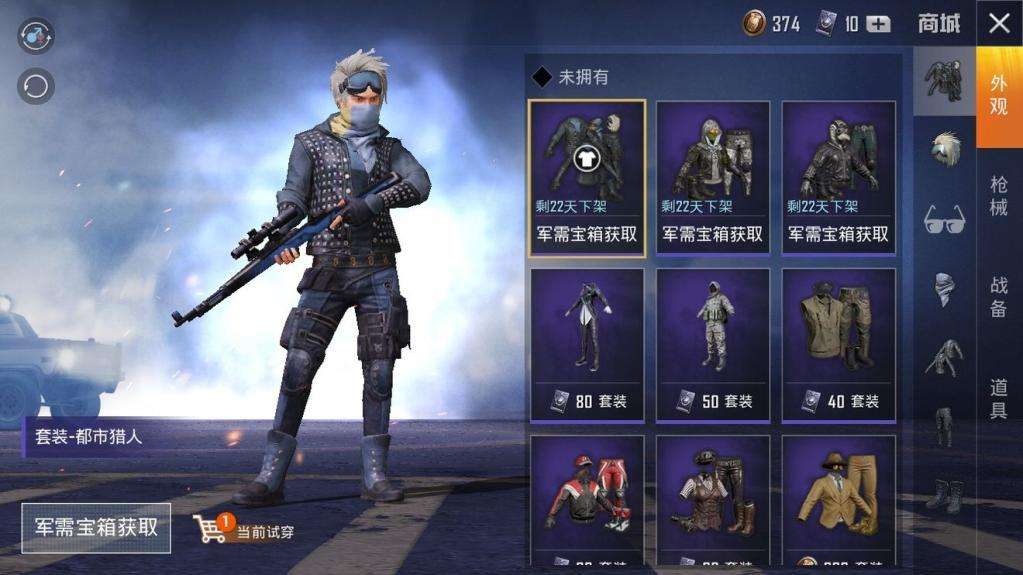Choose the 50 coupon hooded outfit set

point(713,343)
